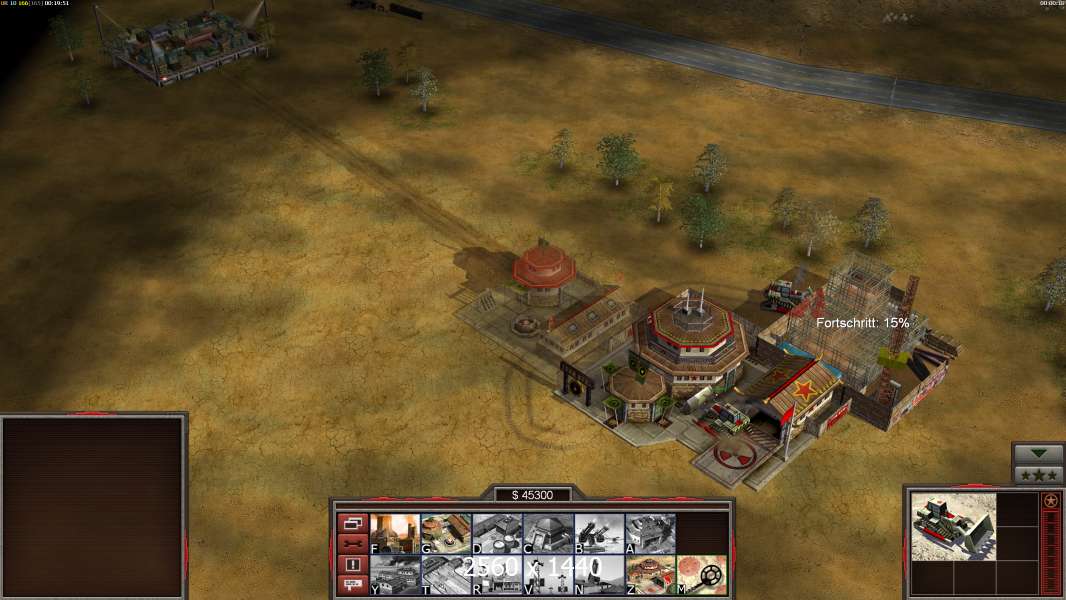Select the build icon labeled Y

click(x=395, y=575)
